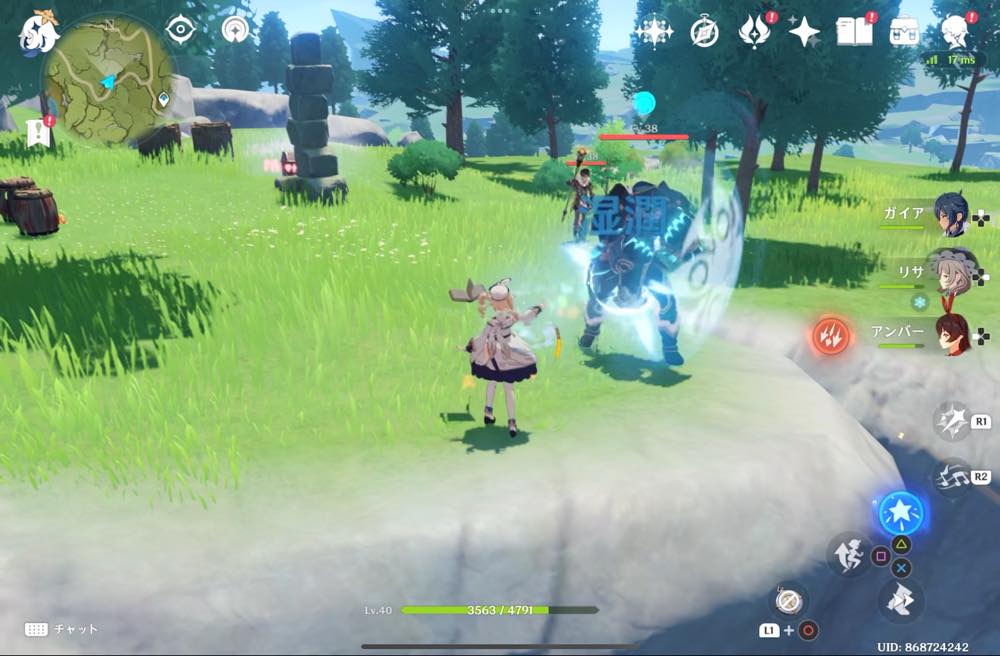The height and width of the screenshot is (656, 1000).
Task: Activate the eye-shaped Elemental Sight icon
Action: point(180,30)
